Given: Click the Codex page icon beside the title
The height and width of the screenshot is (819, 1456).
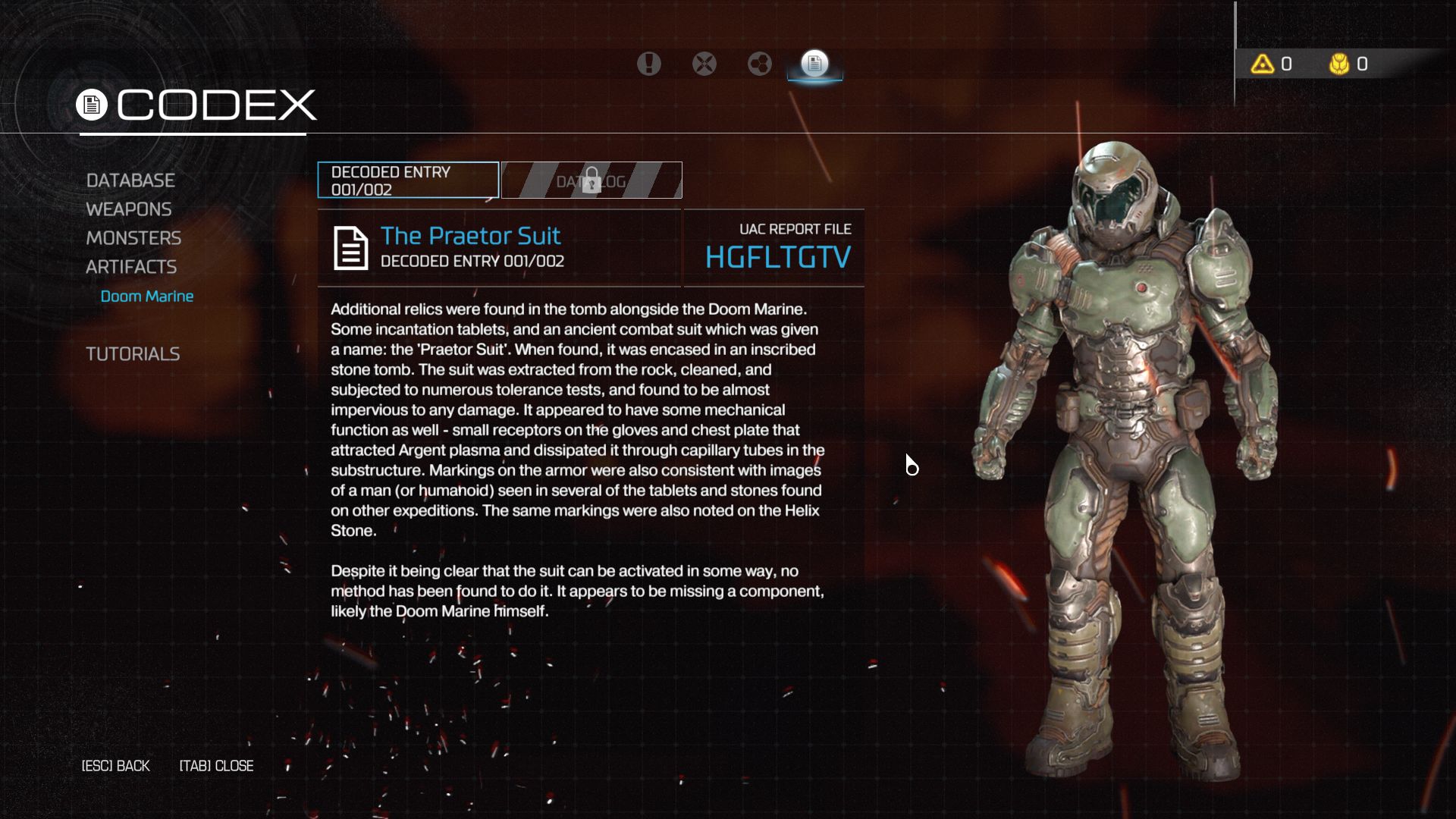Looking at the screenshot, I should point(93,104).
